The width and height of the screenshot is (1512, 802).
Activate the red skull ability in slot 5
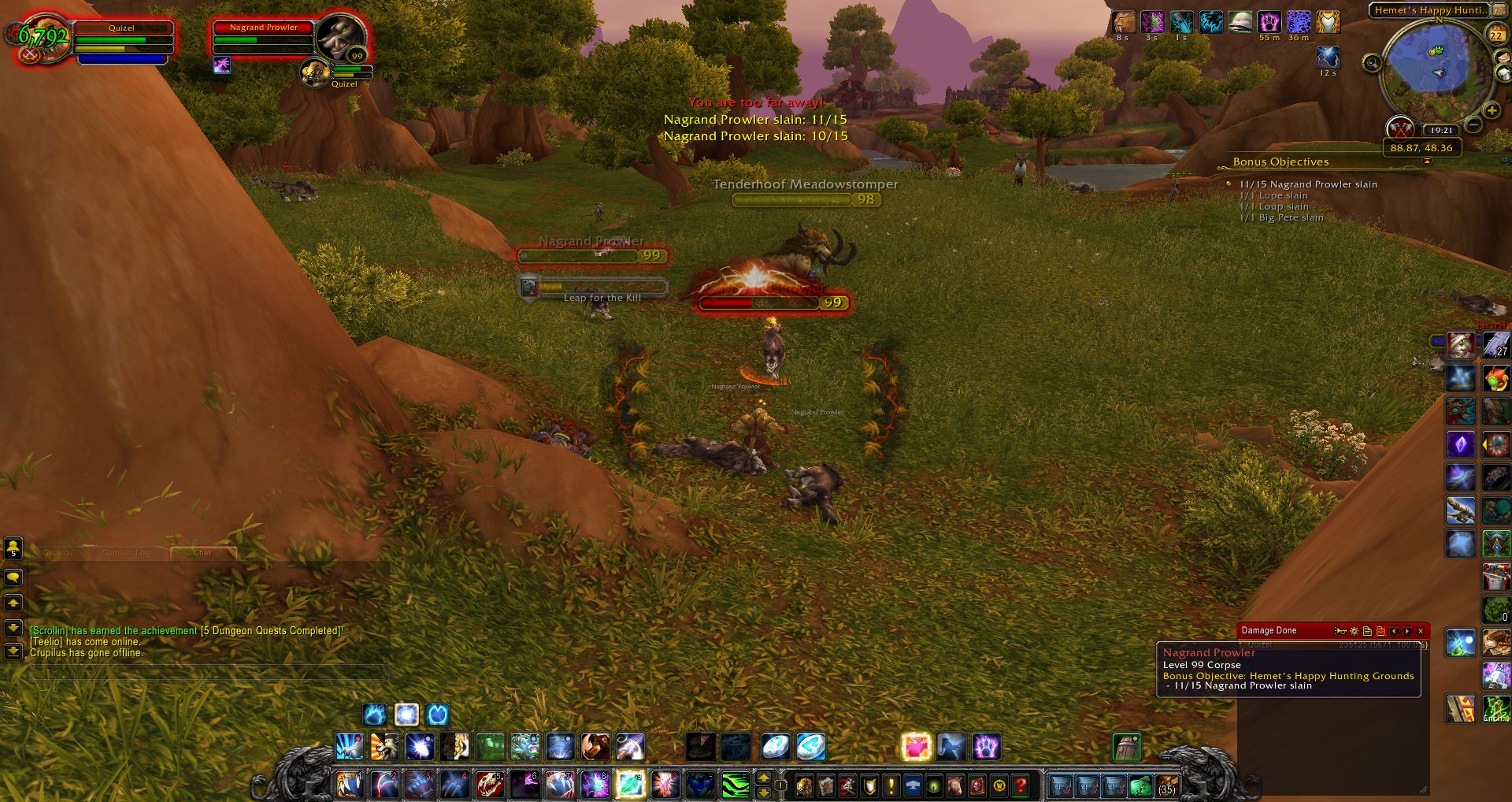click(489, 785)
